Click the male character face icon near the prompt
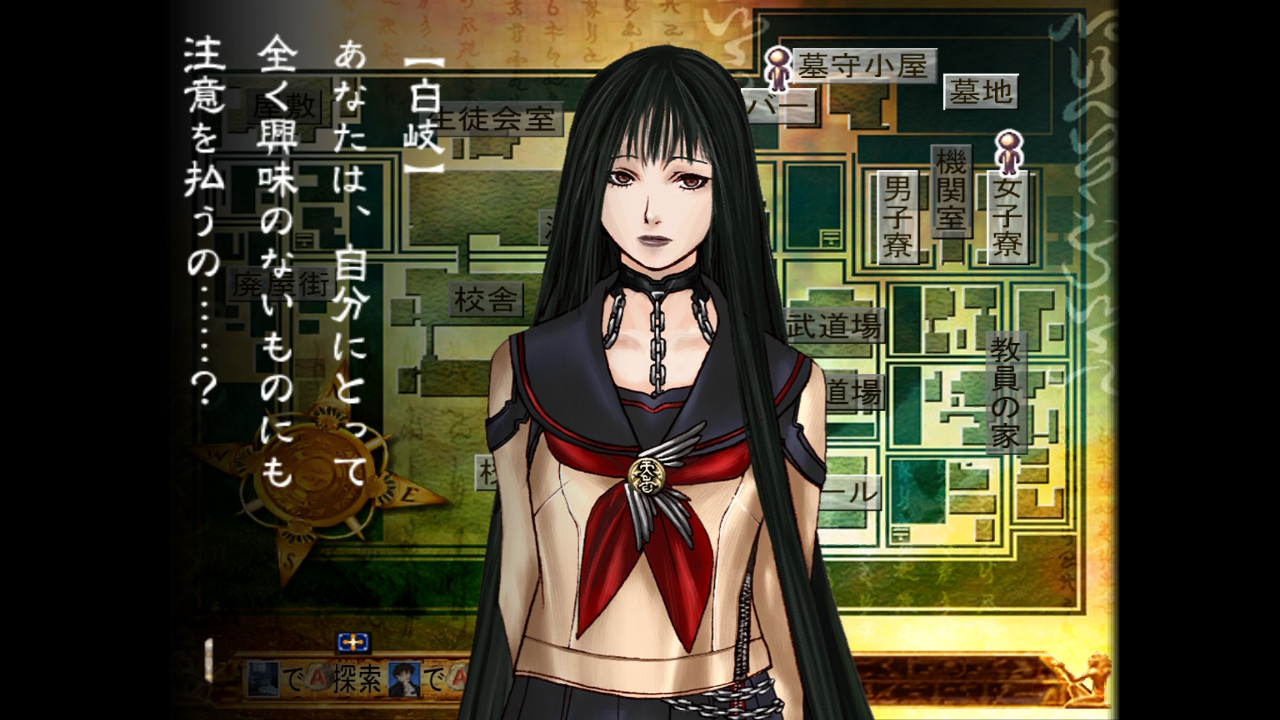The height and width of the screenshot is (720, 1280). [404, 679]
